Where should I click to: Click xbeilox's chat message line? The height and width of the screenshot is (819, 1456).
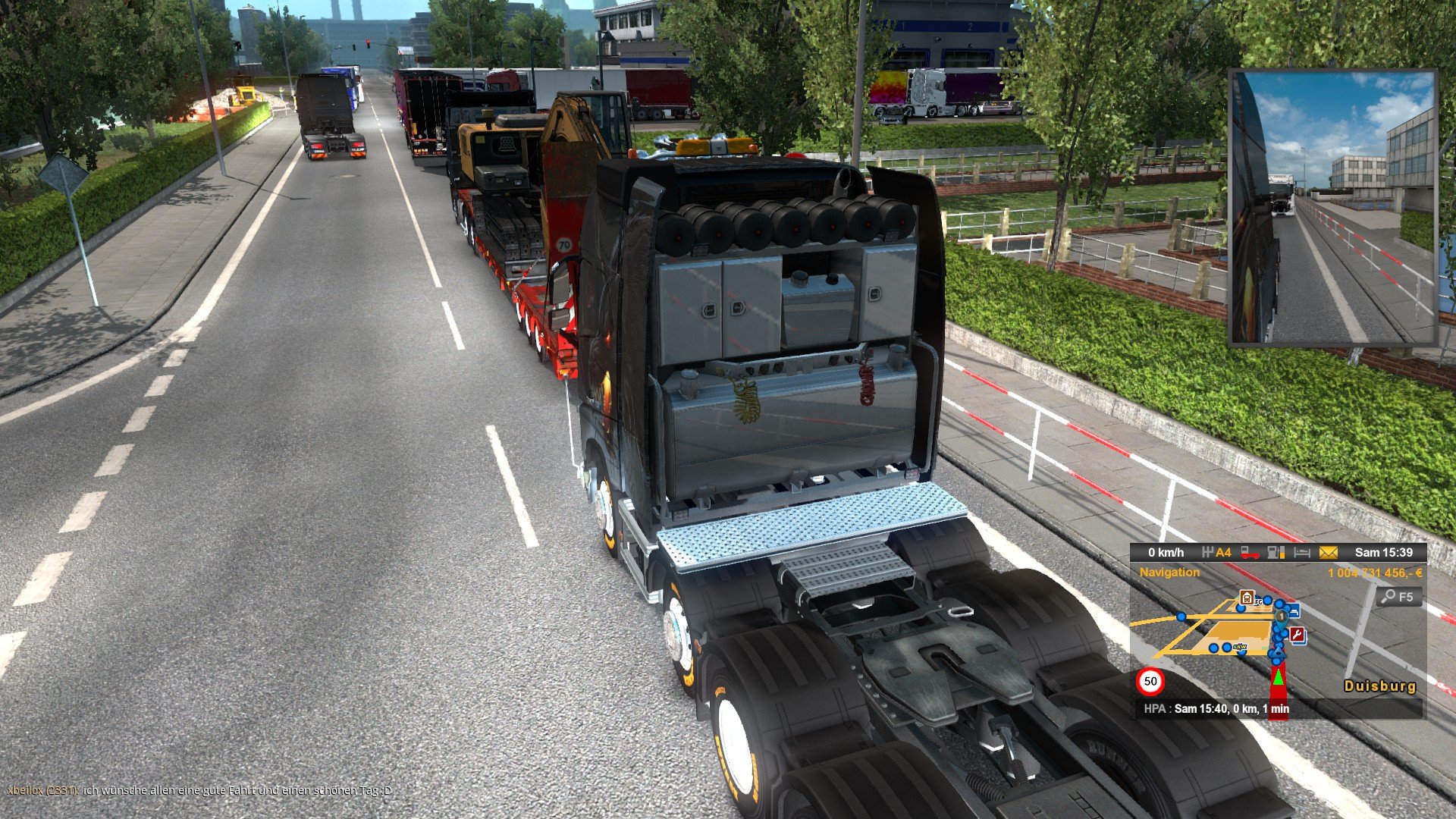tap(199, 791)
